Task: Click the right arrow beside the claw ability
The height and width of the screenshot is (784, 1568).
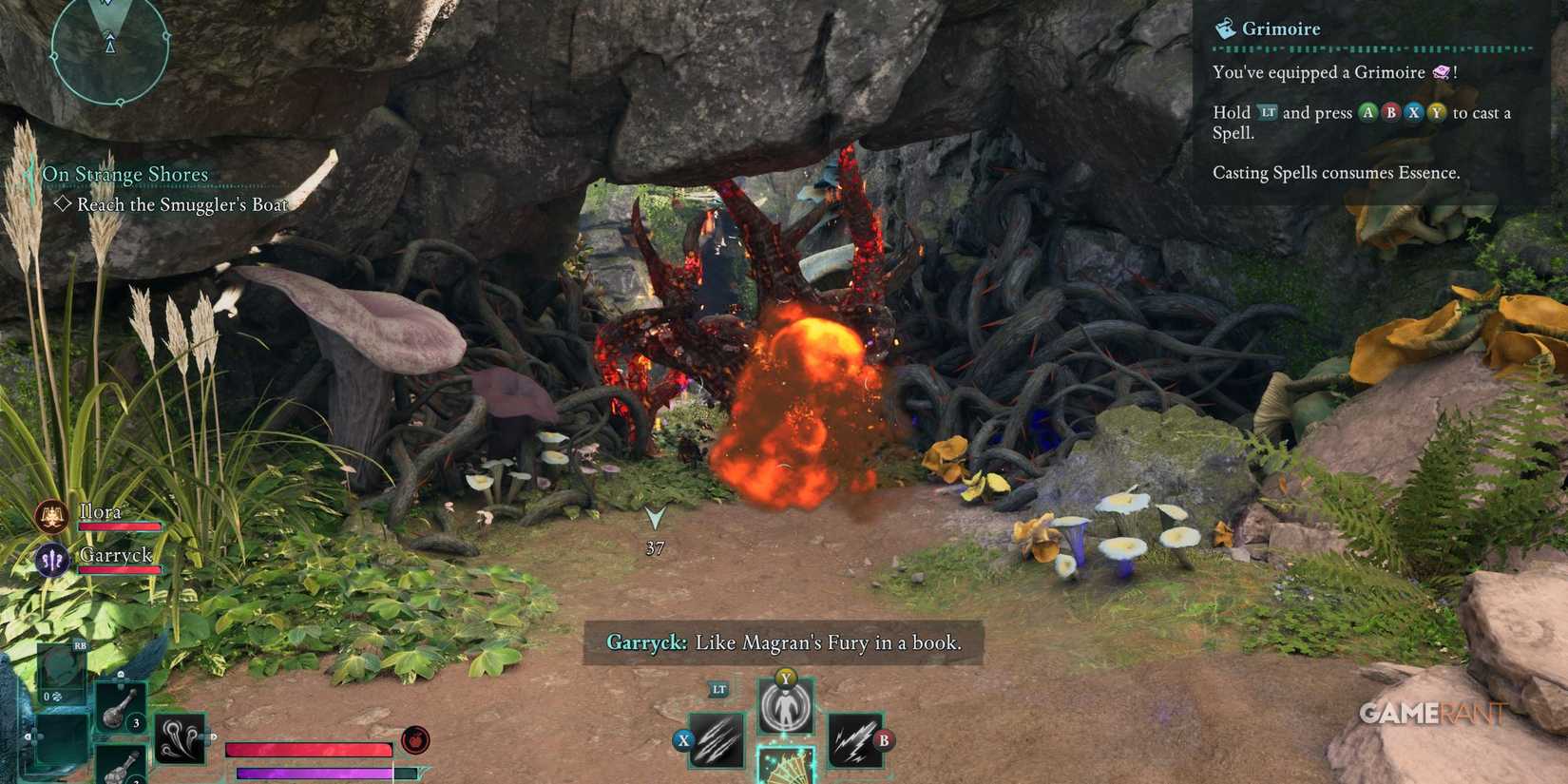Action: click(214, 736)
